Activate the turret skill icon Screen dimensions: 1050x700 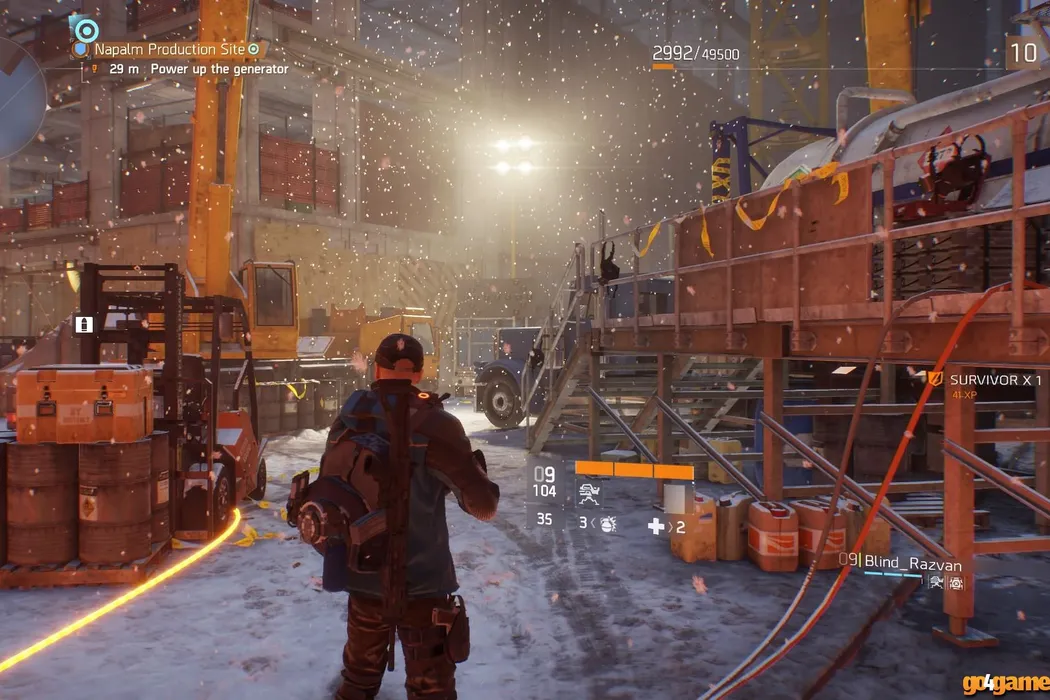[589, 493]
